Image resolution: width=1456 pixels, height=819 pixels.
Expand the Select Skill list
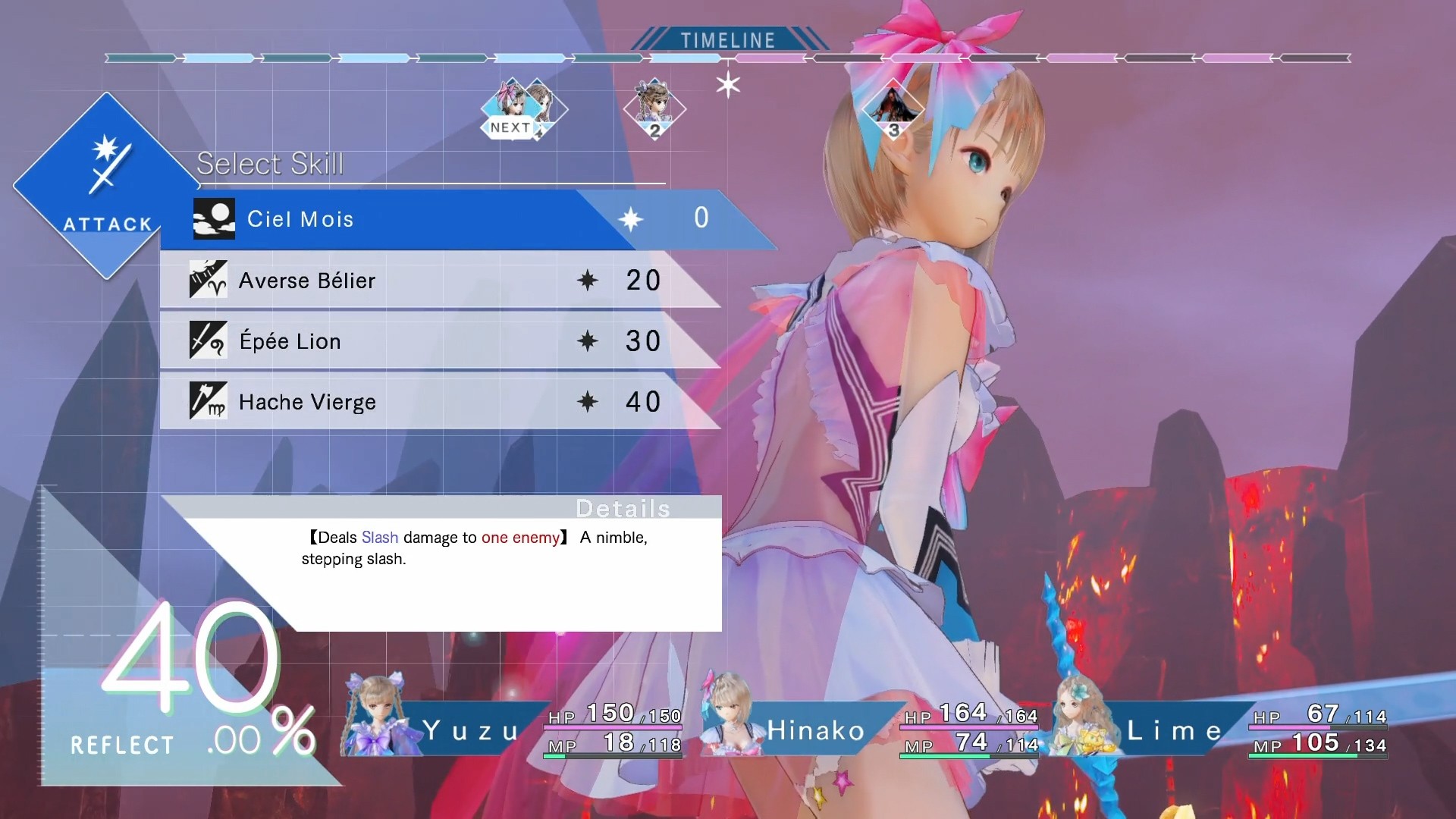[x=271, y=163]
